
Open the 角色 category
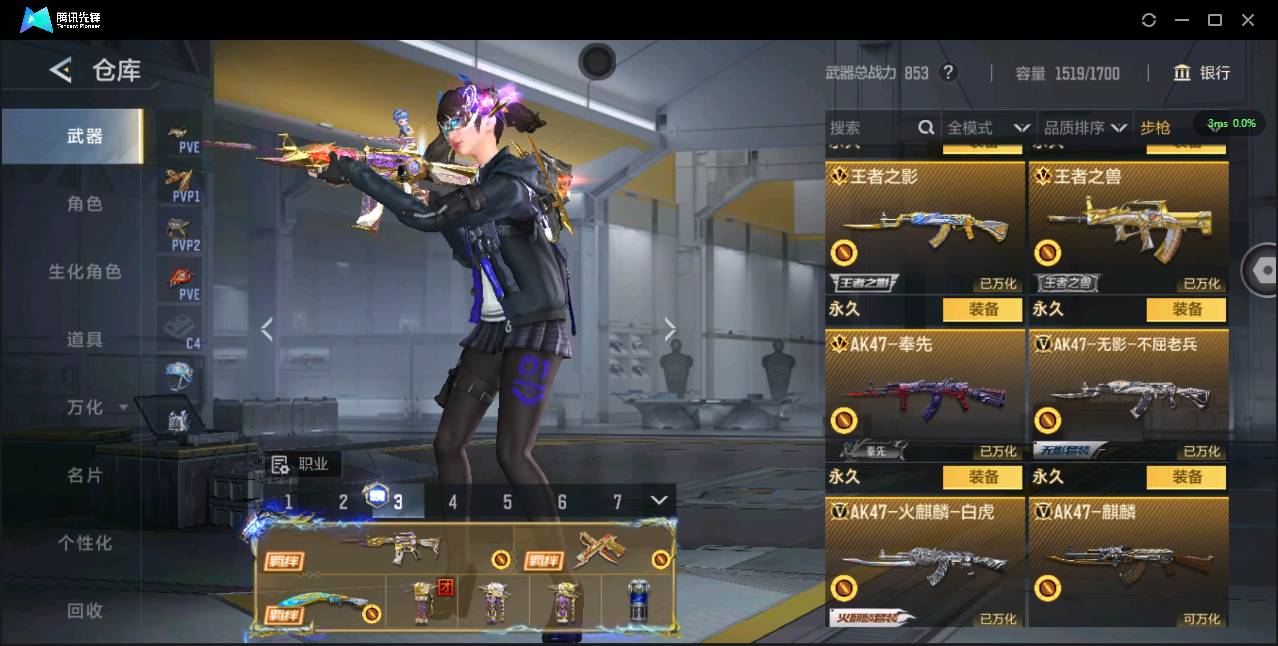[x=85, y=204]
